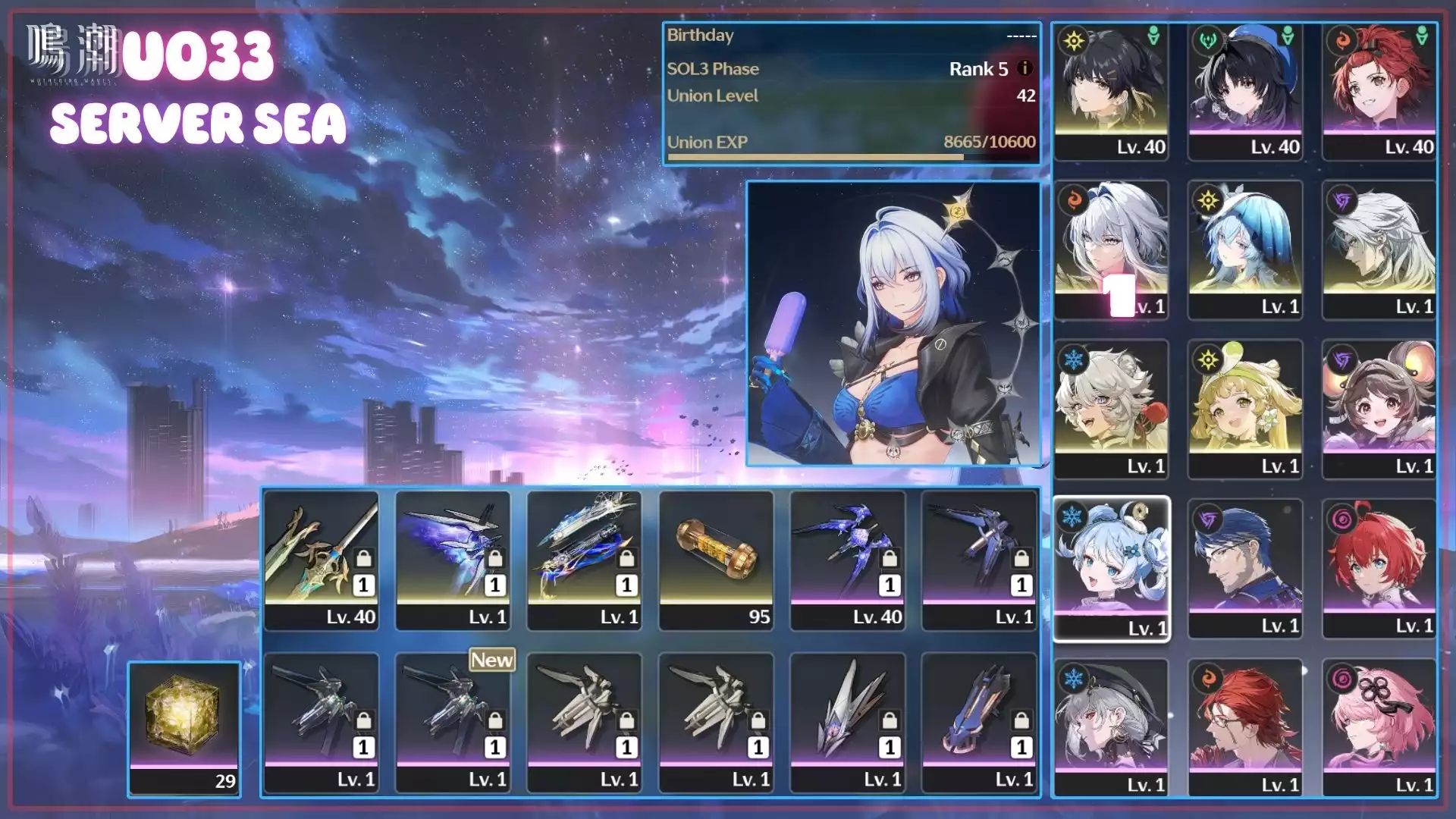The height and width of the screenshot is (819, 1456).
Task: Select the white-furred Glacio lion boy tile
Action: [x=1111, y=409]
